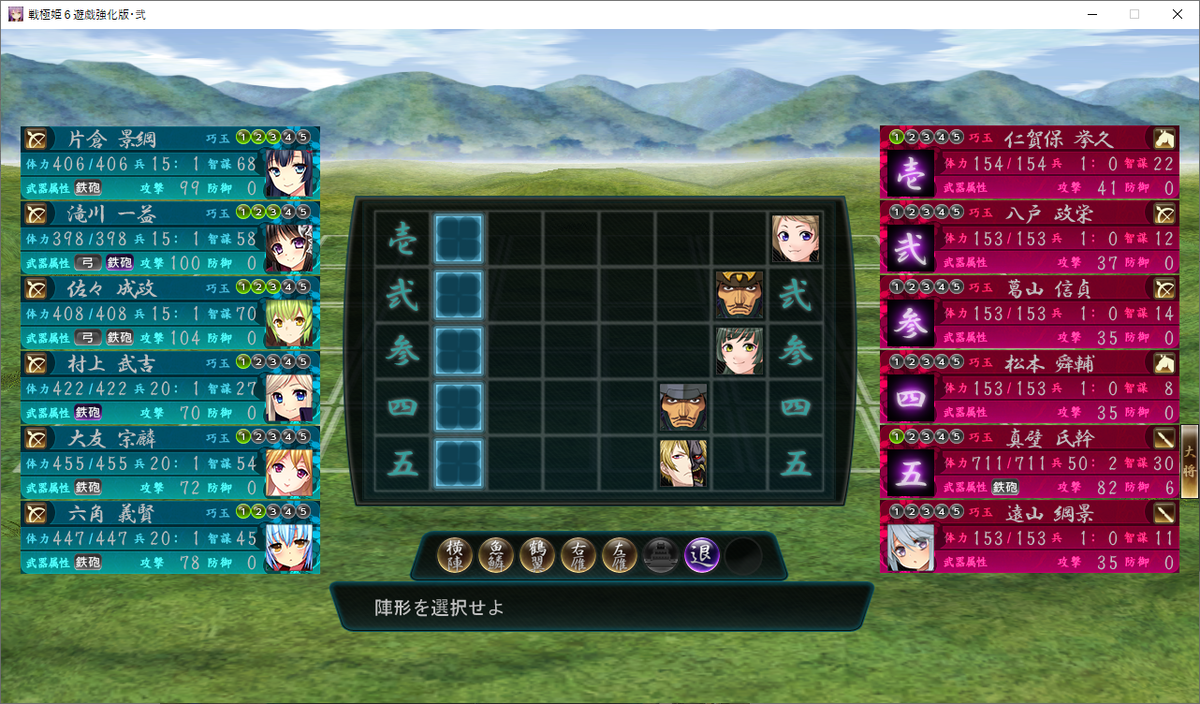
Task: Select ally general 六角 義賢
Action: tap(170, 537)
